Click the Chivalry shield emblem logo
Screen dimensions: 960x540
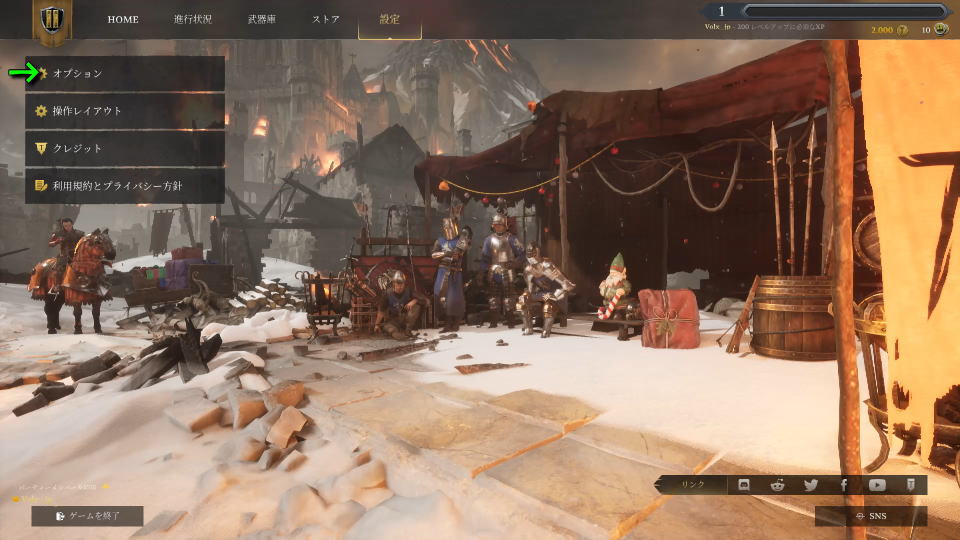(52, 22)
